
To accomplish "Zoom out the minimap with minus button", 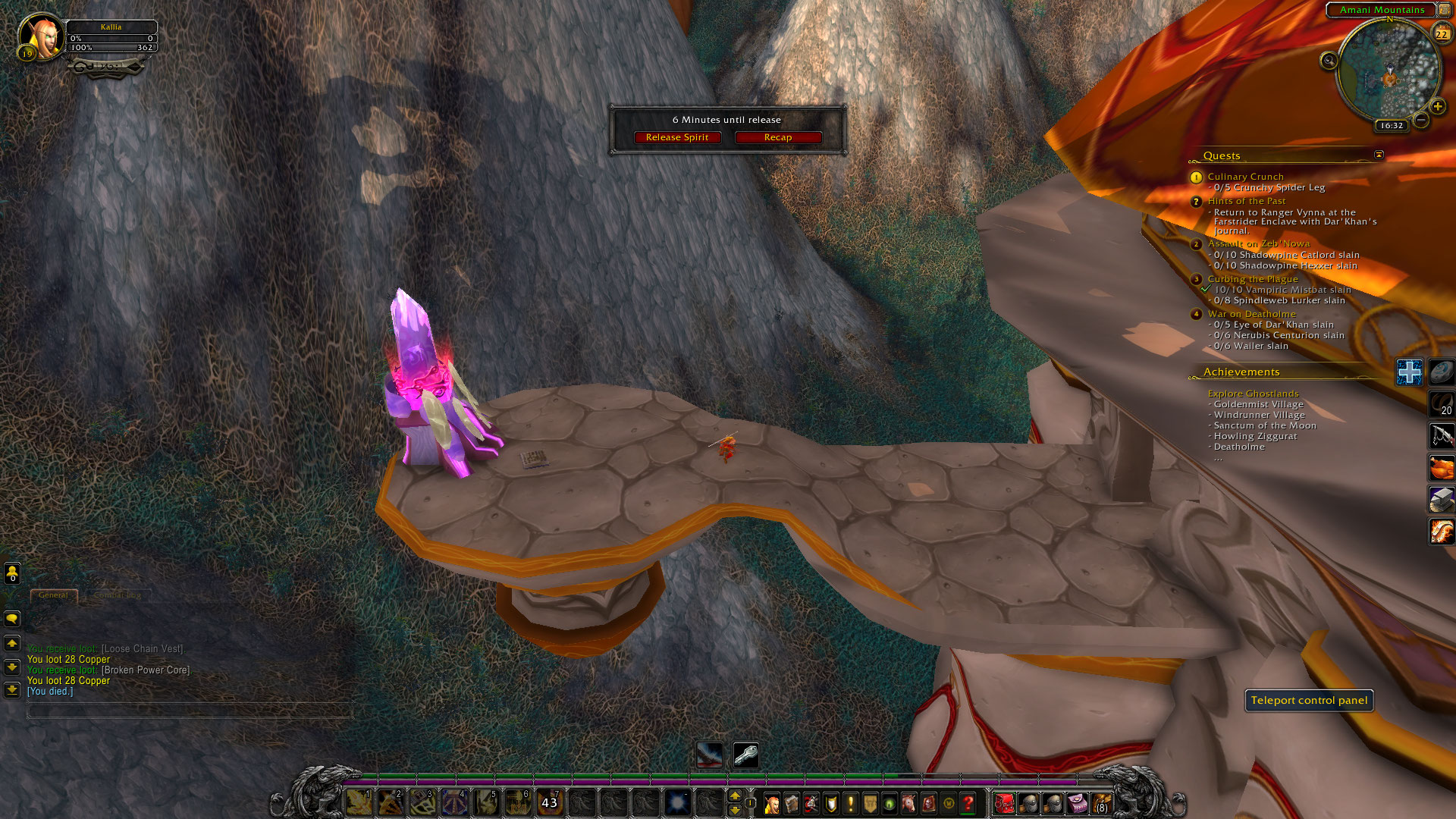I will 1421,120.
